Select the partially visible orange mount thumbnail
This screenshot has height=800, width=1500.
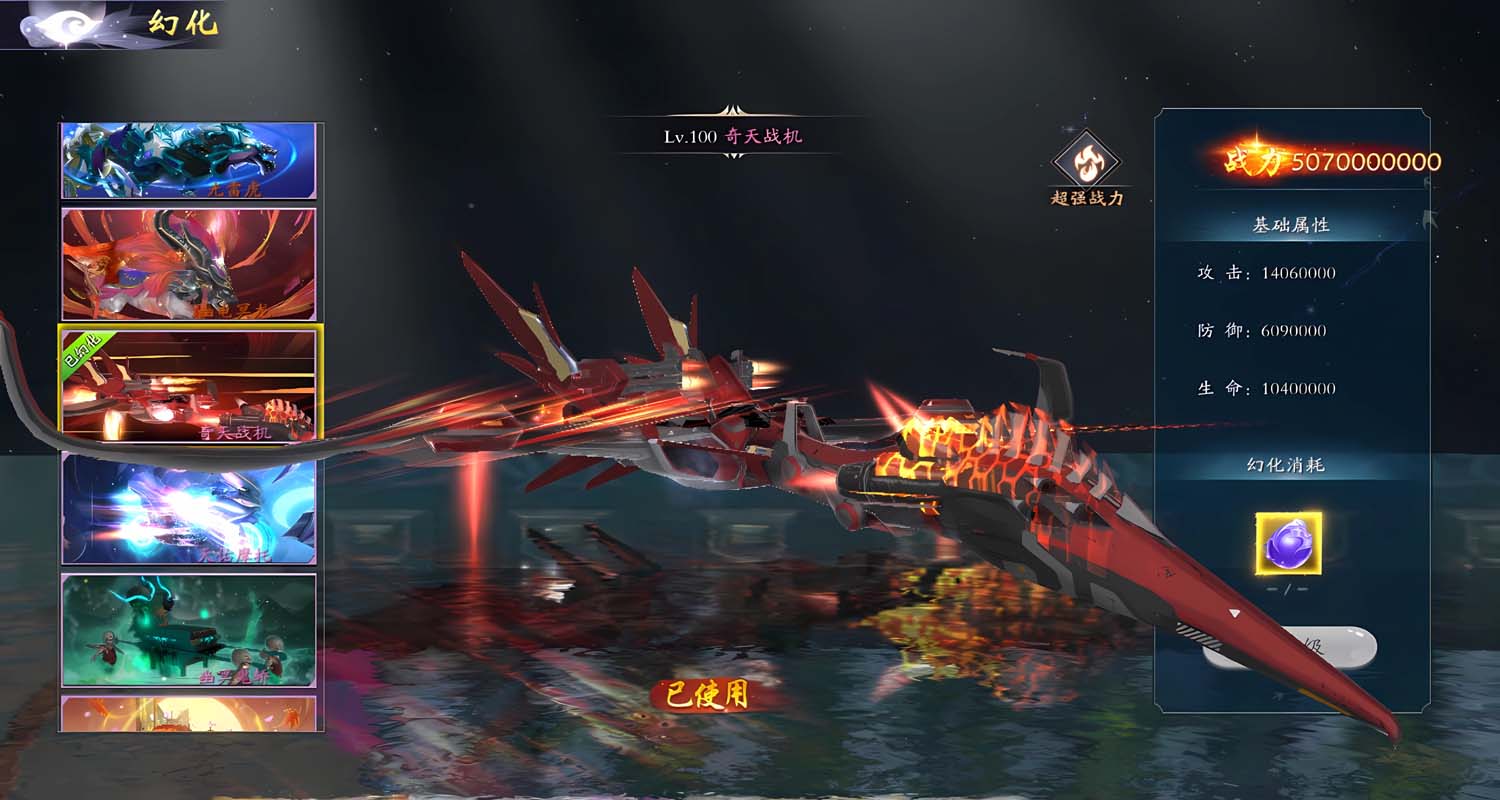click(189, 713)
